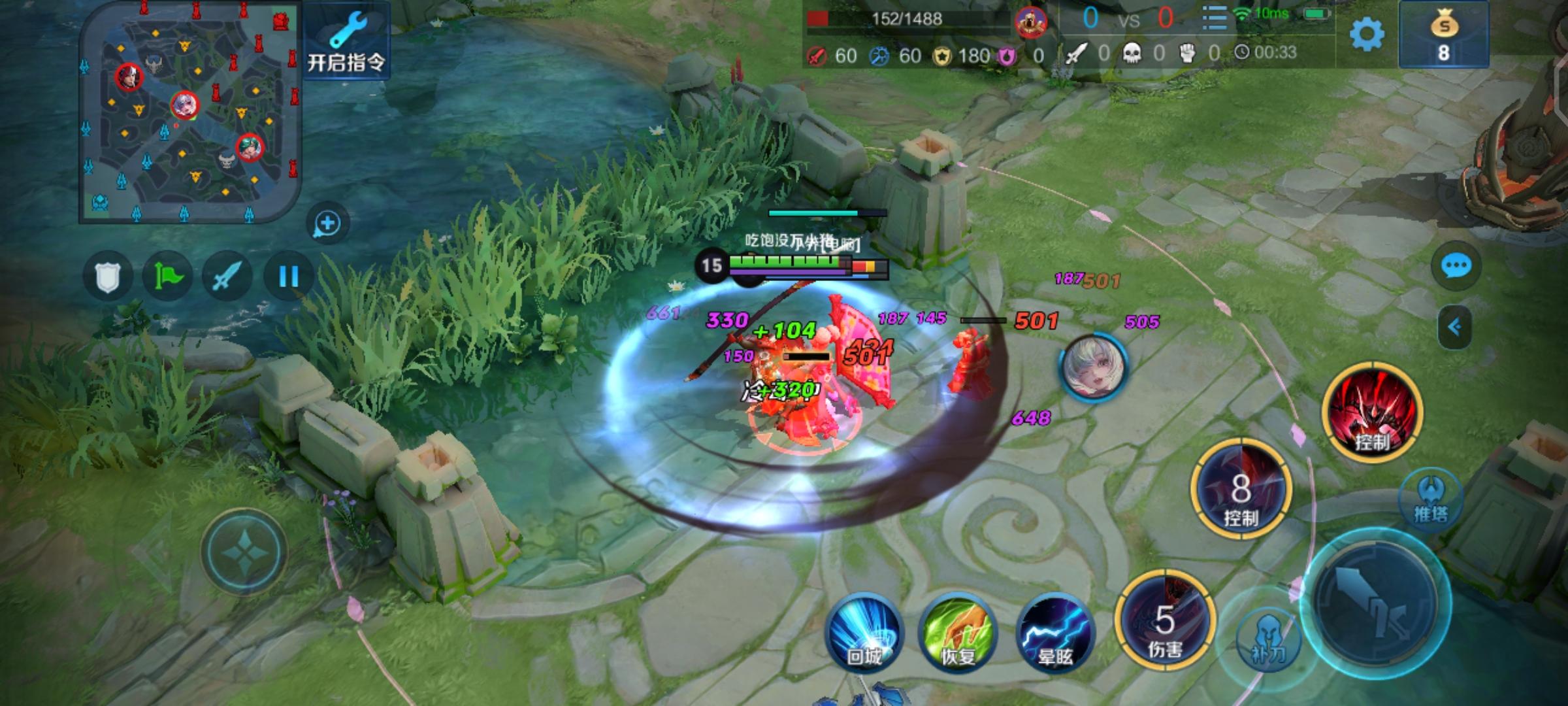This screenshot has height=706, width=1568.
Task: Tap the 补刀 last-hit button
Action: coord(1267,641)
